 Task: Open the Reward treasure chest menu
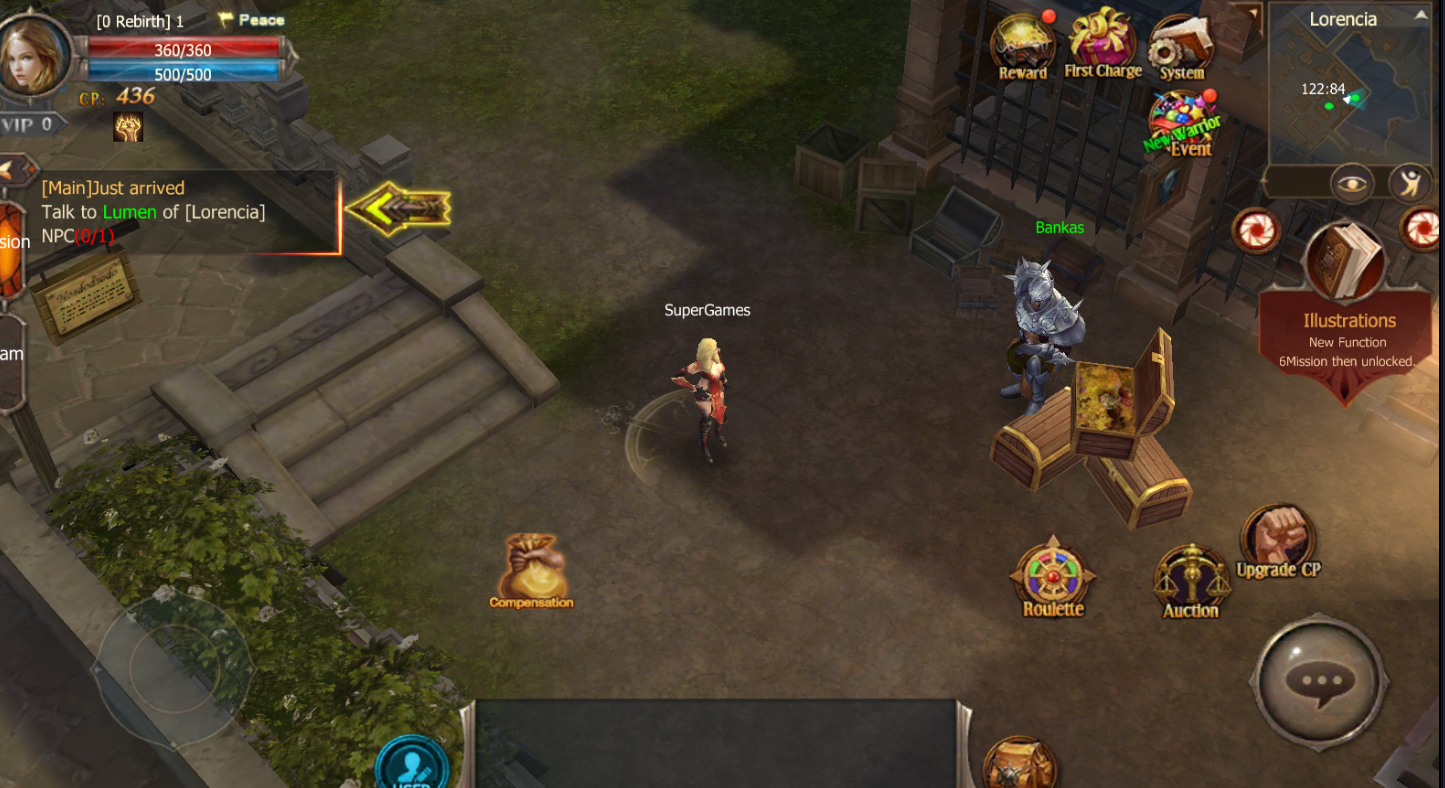[1022, 46]
